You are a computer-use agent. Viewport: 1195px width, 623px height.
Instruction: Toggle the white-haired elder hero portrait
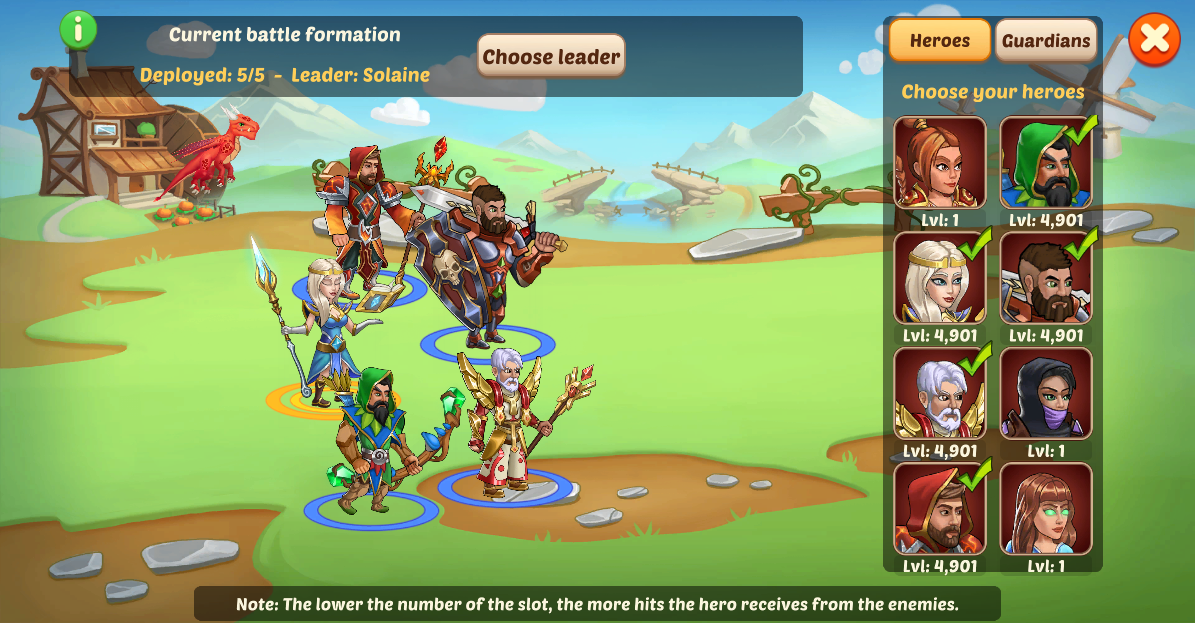[939, 393]
